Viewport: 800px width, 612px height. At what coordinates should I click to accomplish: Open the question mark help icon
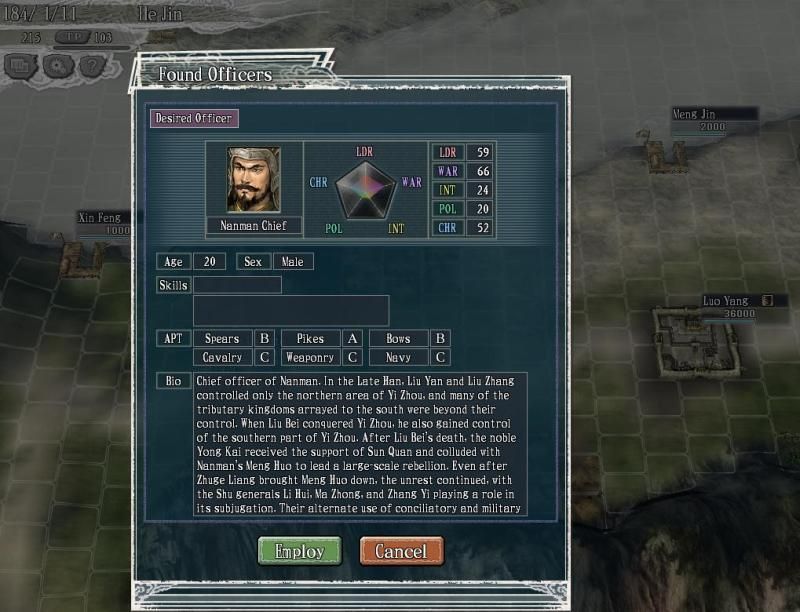(92, 66)
